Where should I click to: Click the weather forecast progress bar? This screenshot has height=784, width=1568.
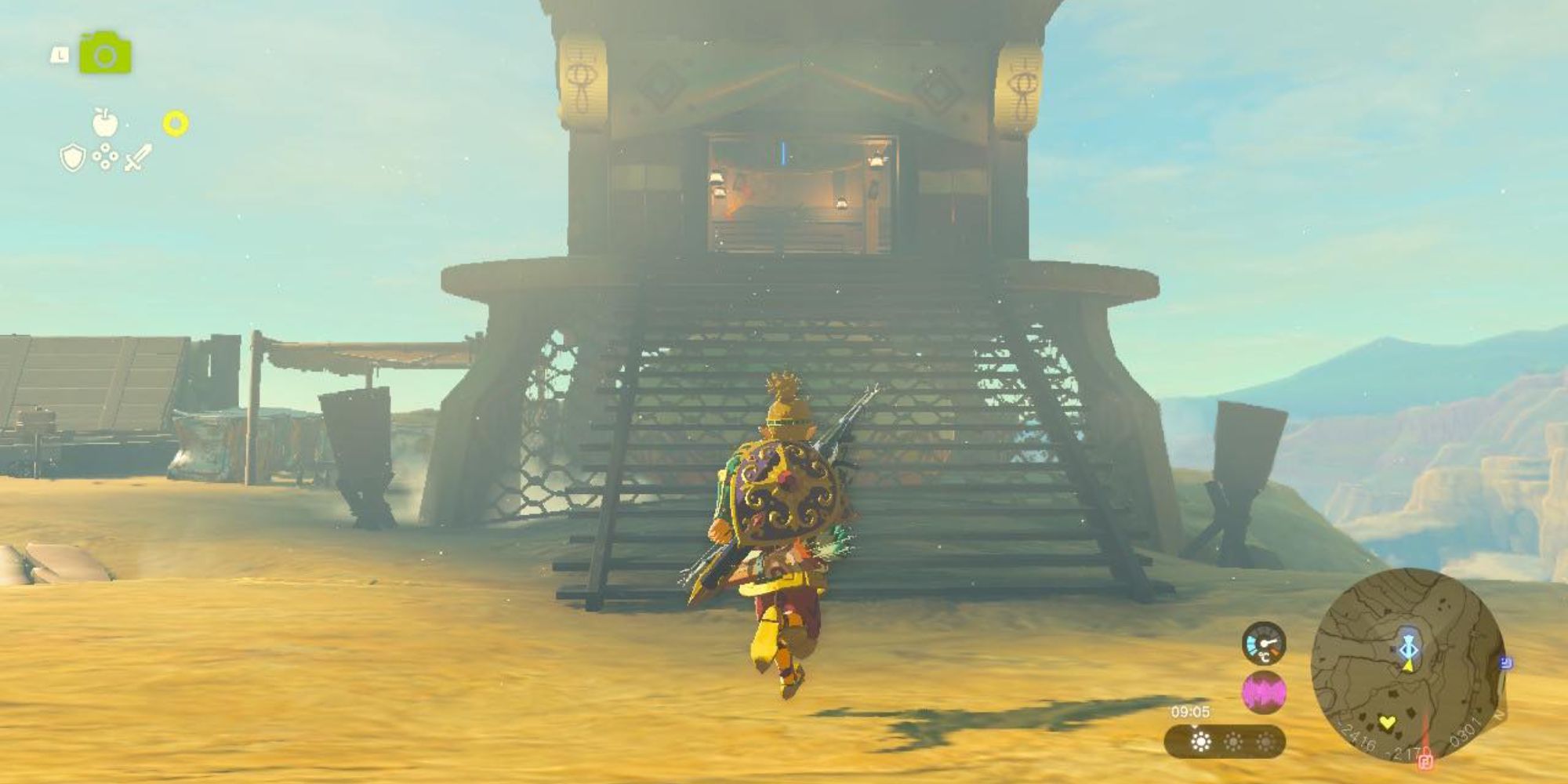(1223, 741)
